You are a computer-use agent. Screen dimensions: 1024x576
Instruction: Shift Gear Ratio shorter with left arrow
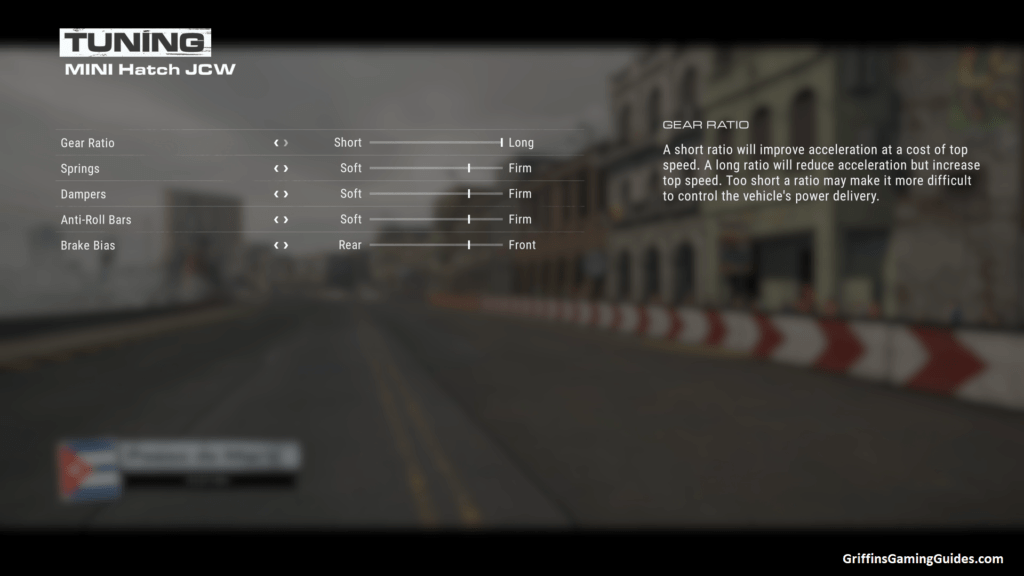(276, 143)
